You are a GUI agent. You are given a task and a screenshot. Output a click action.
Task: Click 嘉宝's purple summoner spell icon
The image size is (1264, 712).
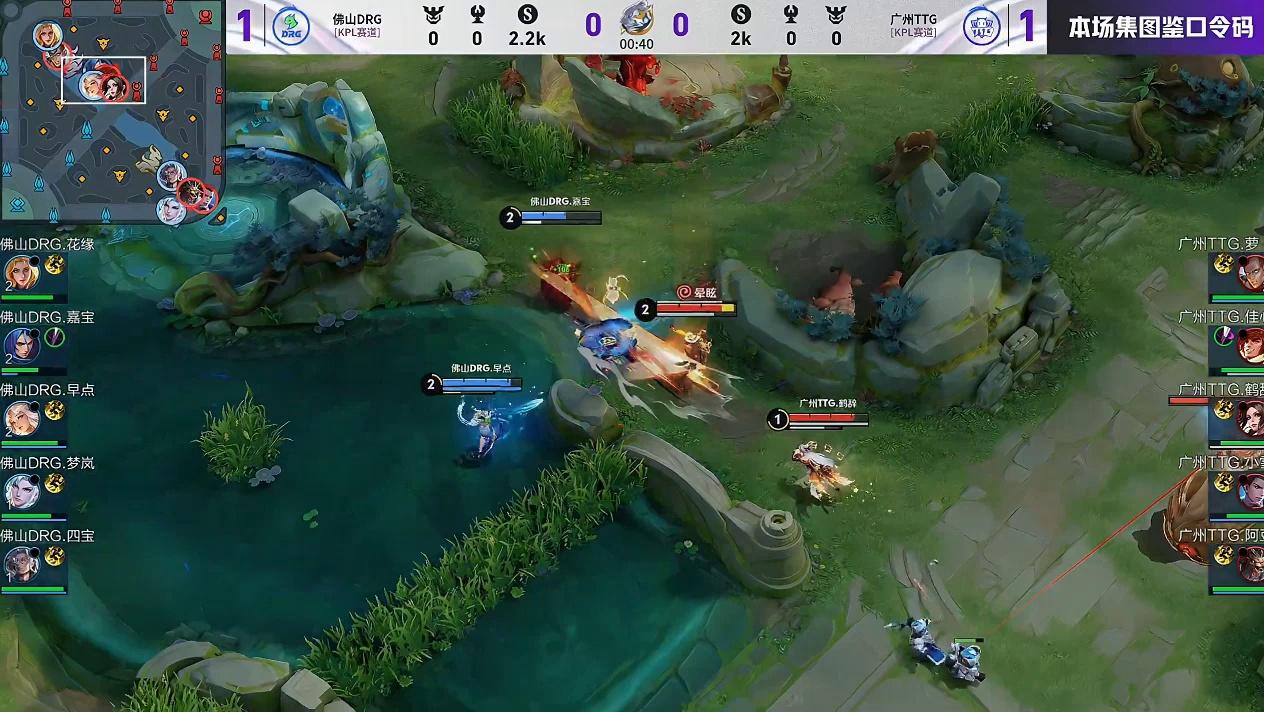(x=54, y=337)
